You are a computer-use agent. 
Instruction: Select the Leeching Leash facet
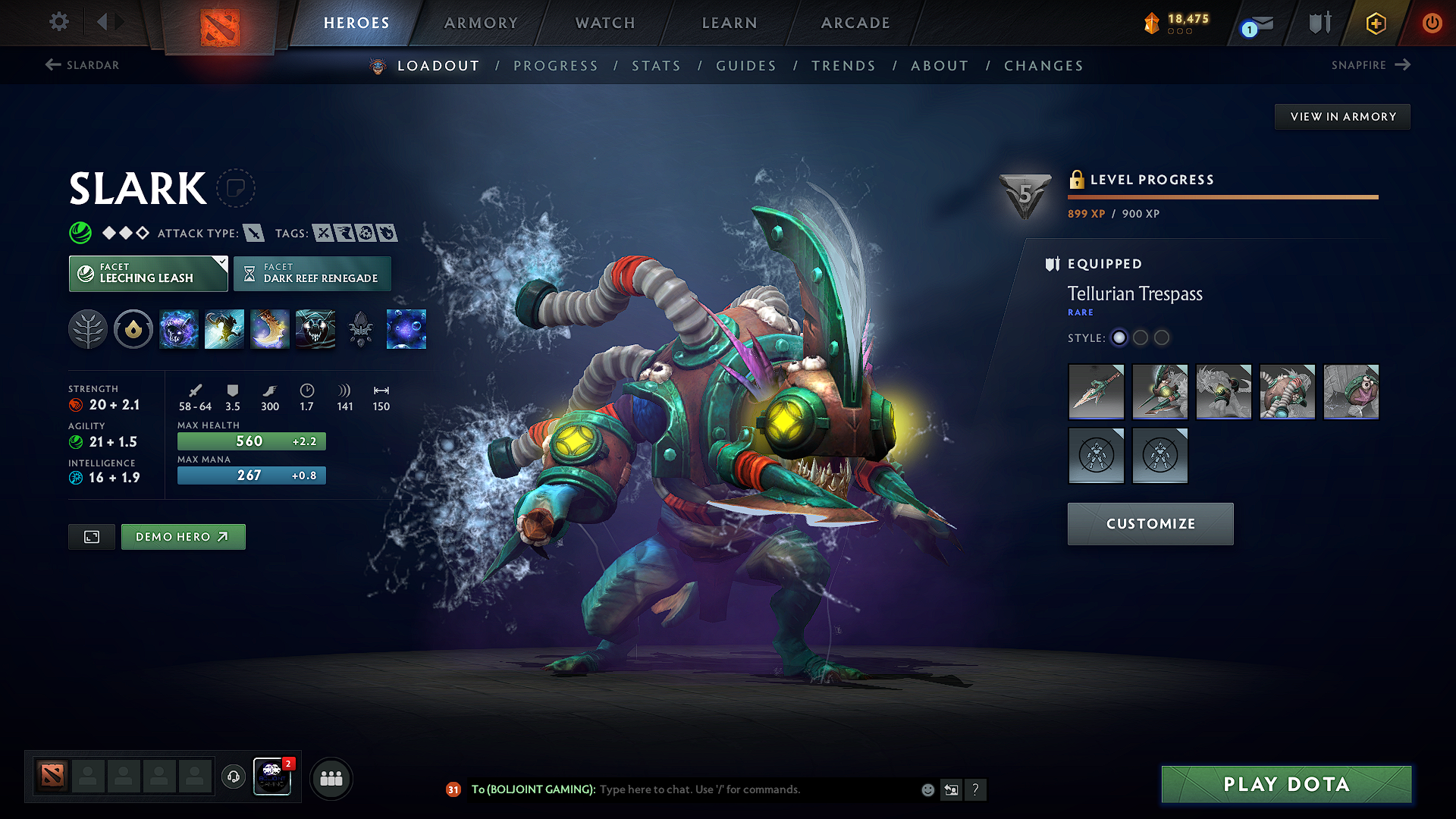148,274
